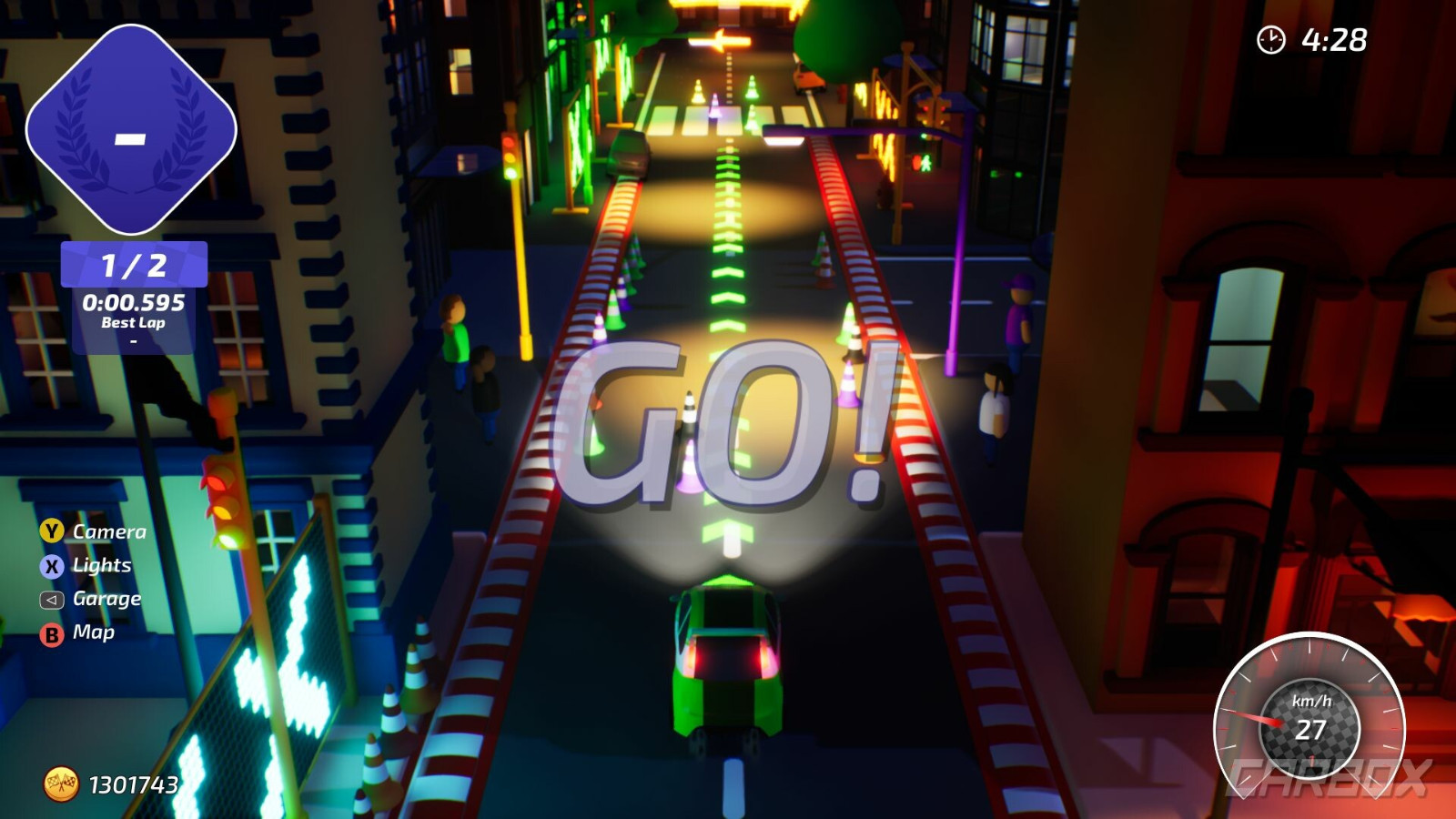The height and width of the screenshot is (819, 1456).
Task: Click the View button icon beside Garage
Action: 52,598
